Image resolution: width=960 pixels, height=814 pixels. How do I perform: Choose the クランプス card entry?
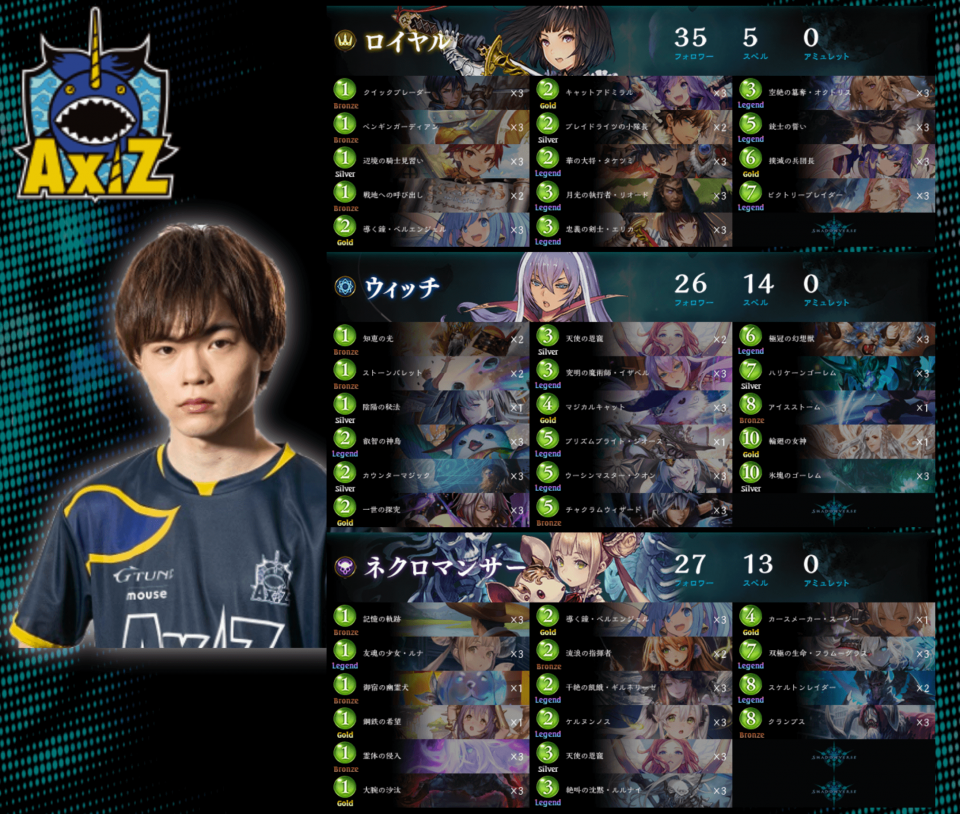[x=836, y=722]
